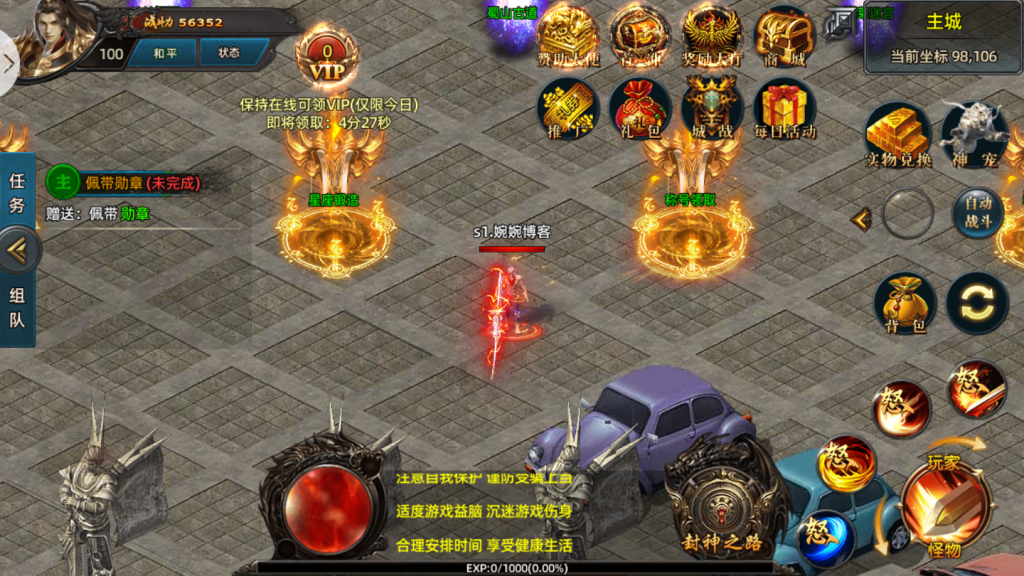Click the circular arrows refresh button
This screenshot has width=1024, height=576.
(977, 303)
